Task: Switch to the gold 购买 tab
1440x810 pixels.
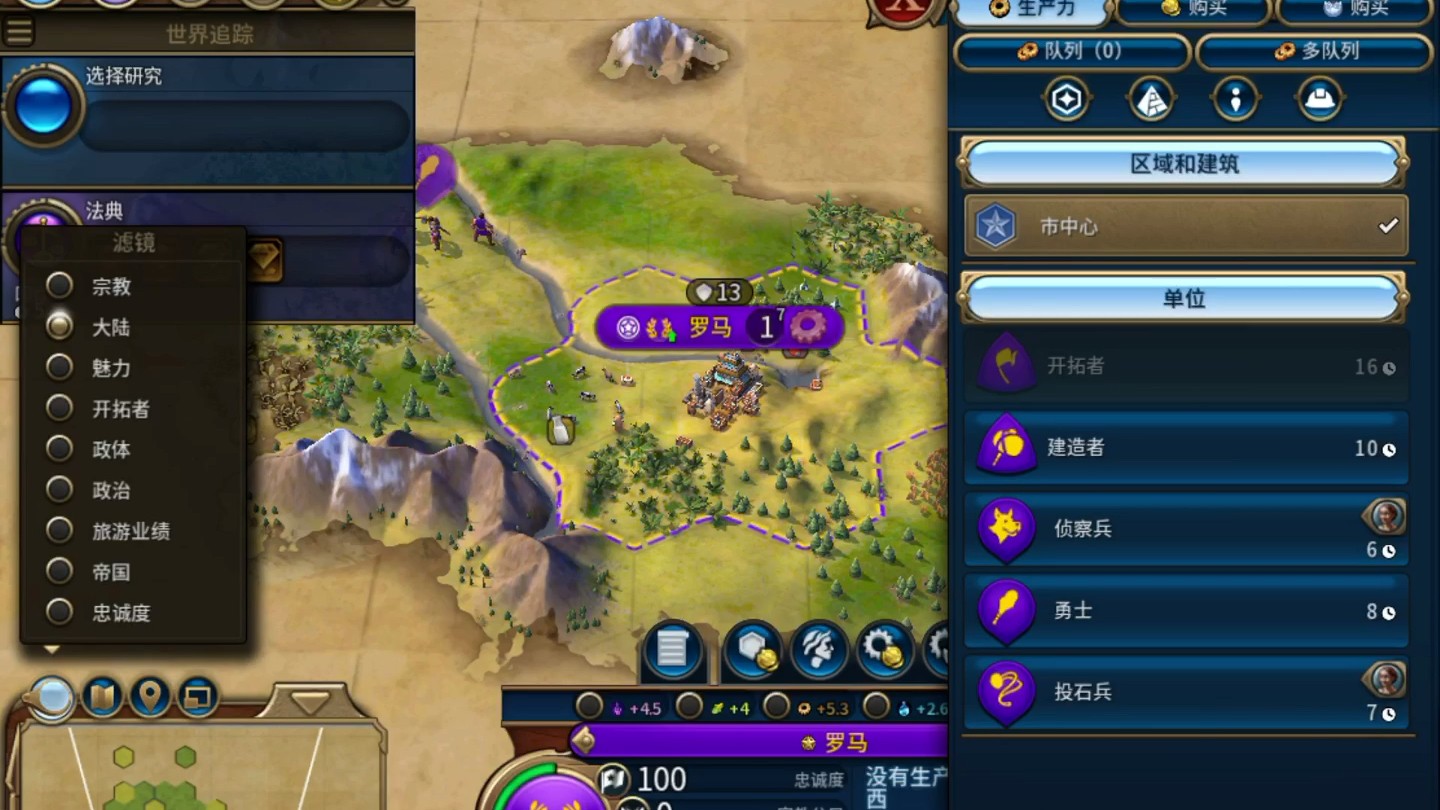Action: coord(1195,12)
